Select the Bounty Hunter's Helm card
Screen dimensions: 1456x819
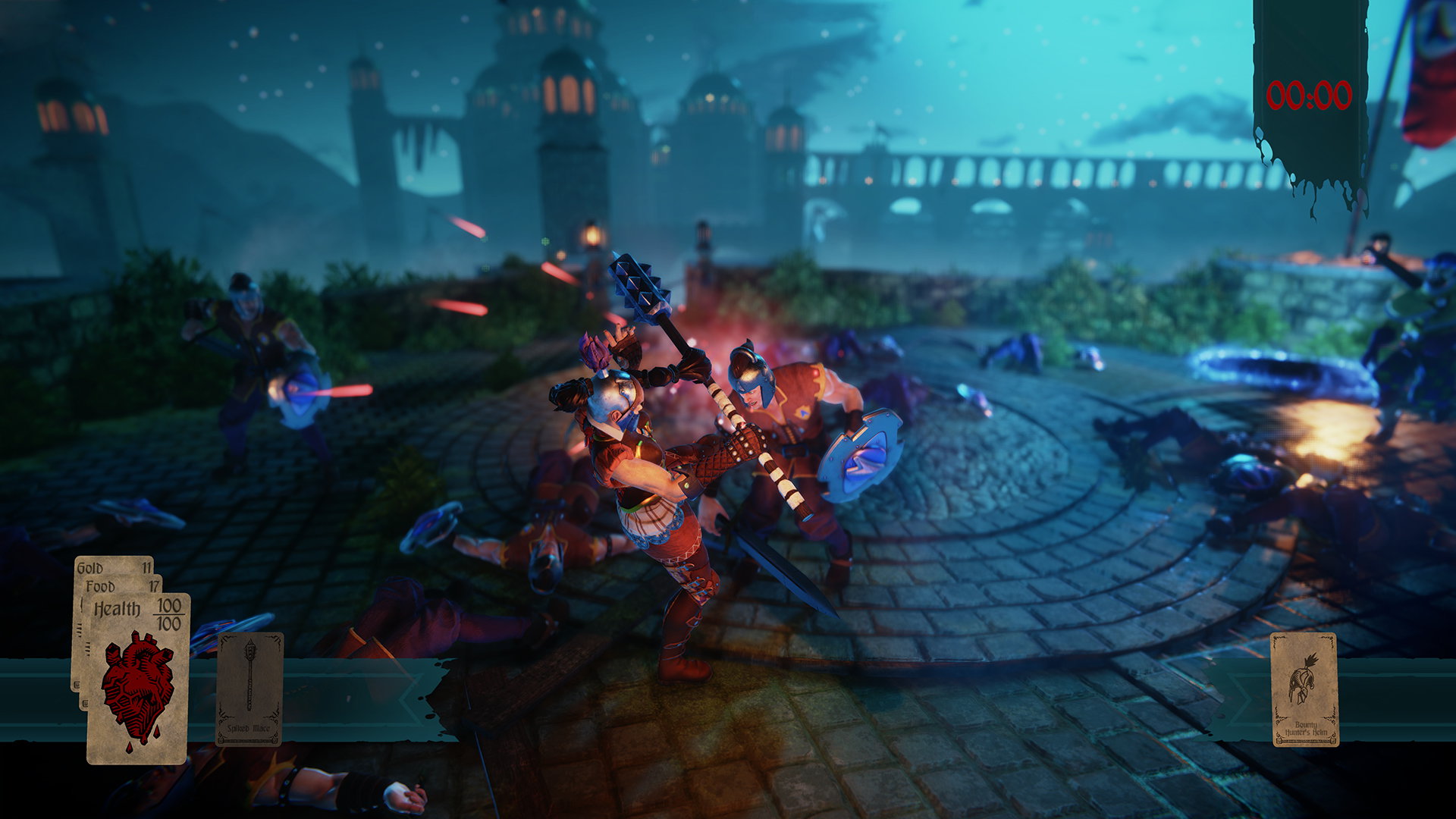[1304, 689]
